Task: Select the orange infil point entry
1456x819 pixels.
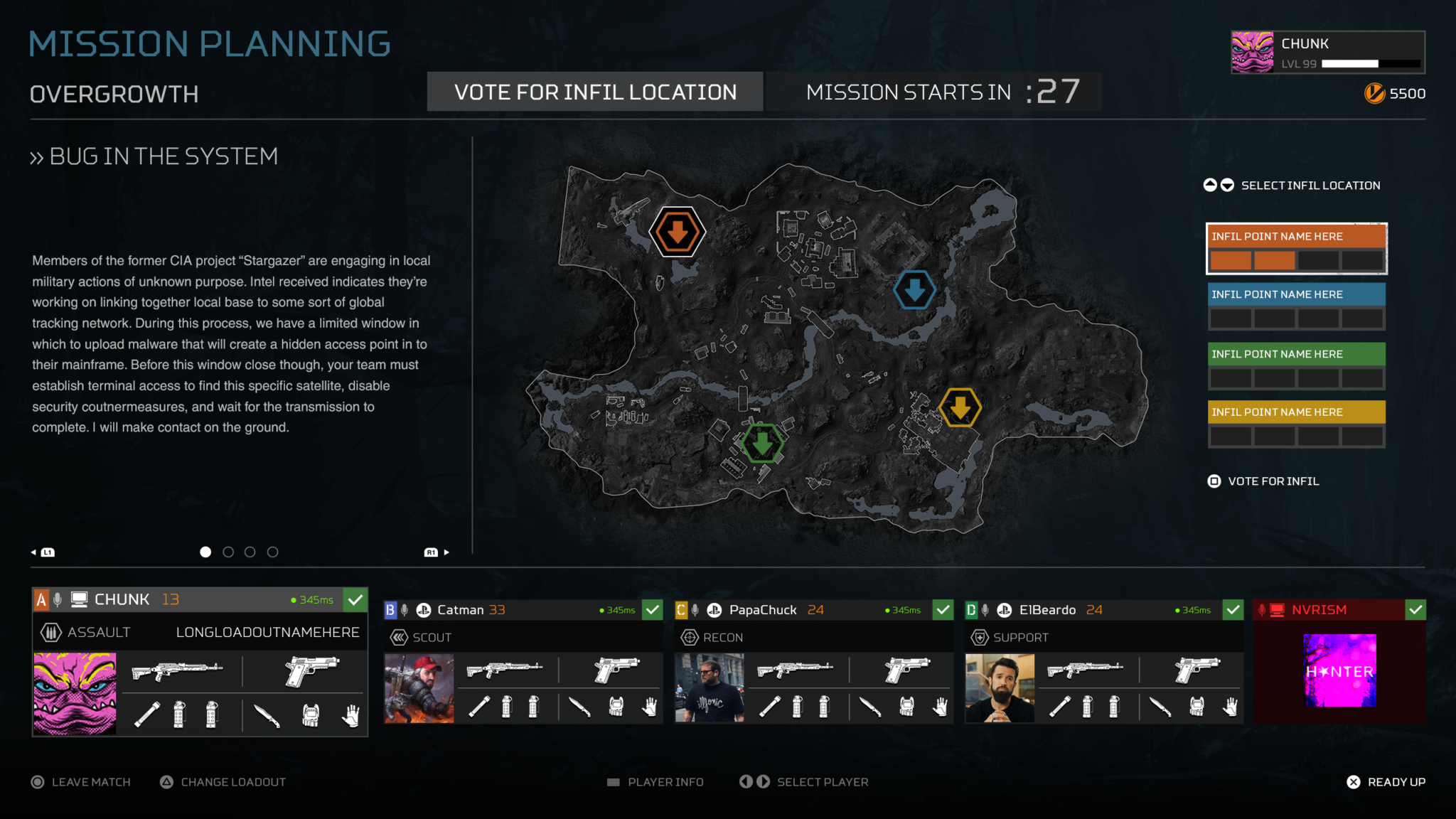Action: 1296,248
